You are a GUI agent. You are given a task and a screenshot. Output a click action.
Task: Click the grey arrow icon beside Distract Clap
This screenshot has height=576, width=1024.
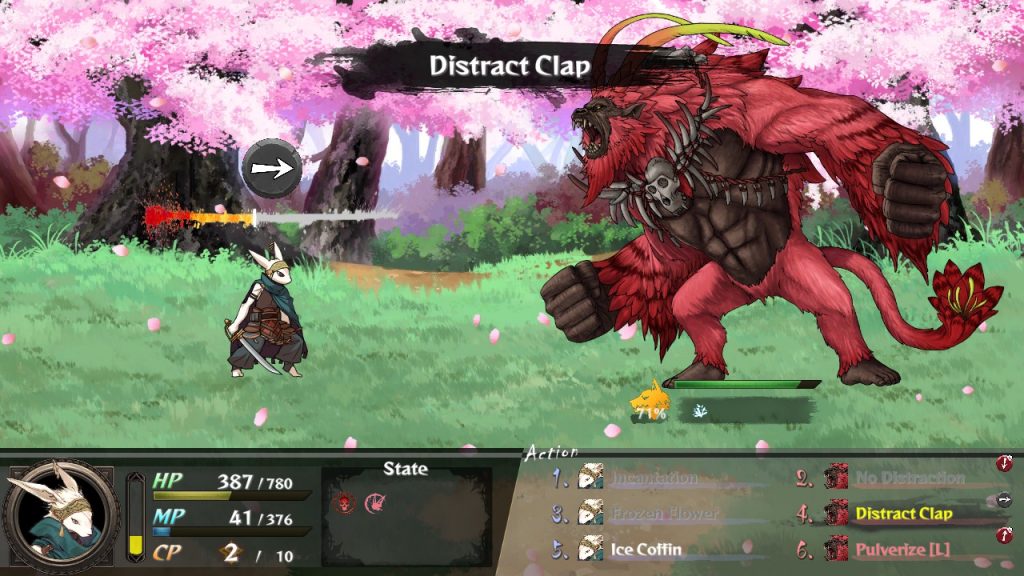click(x=1004, y=500)
